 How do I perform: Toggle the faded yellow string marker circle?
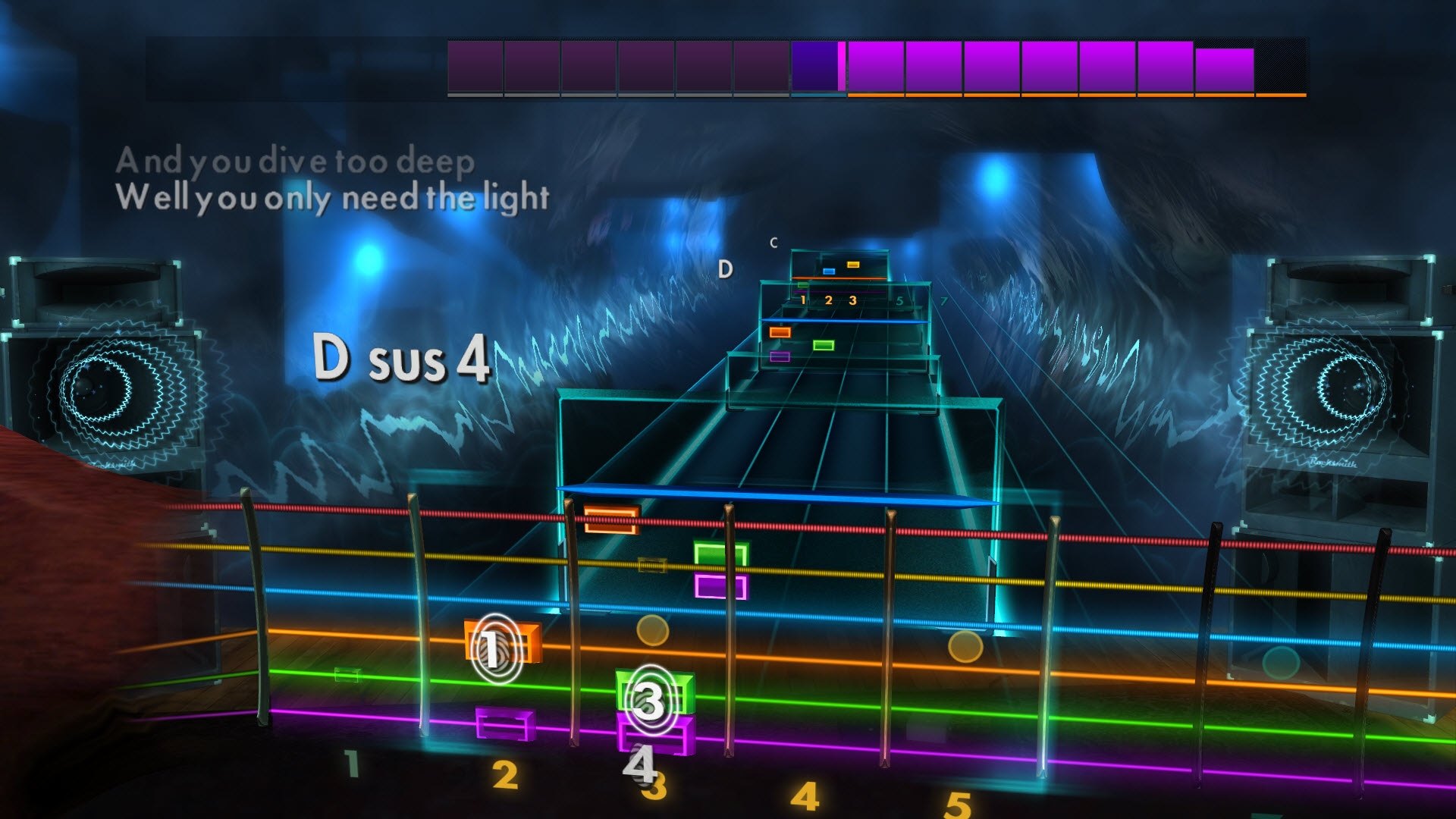(x=653, y=631)
